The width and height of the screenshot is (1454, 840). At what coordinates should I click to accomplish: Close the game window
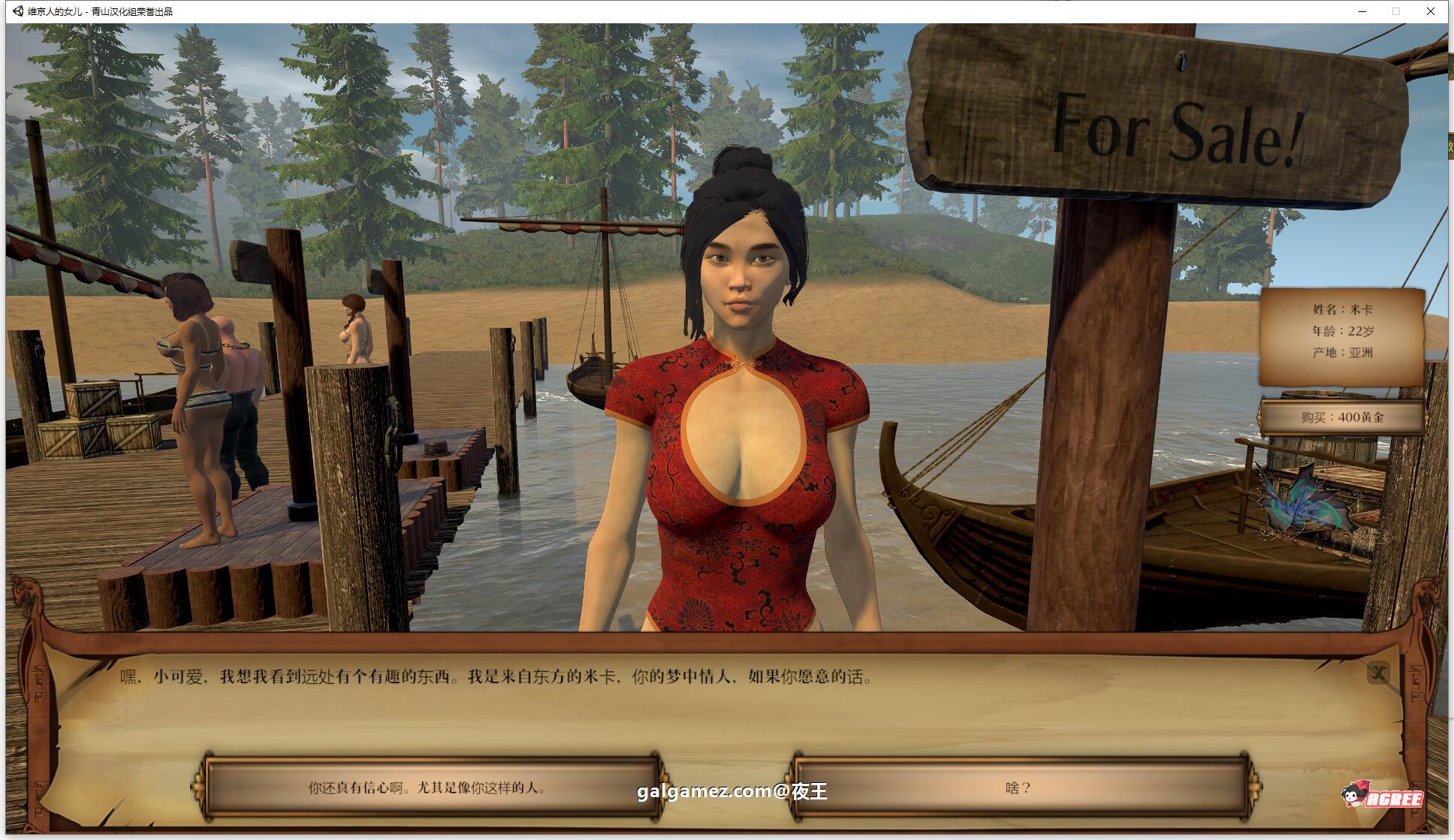click(x=1431, y=11)
